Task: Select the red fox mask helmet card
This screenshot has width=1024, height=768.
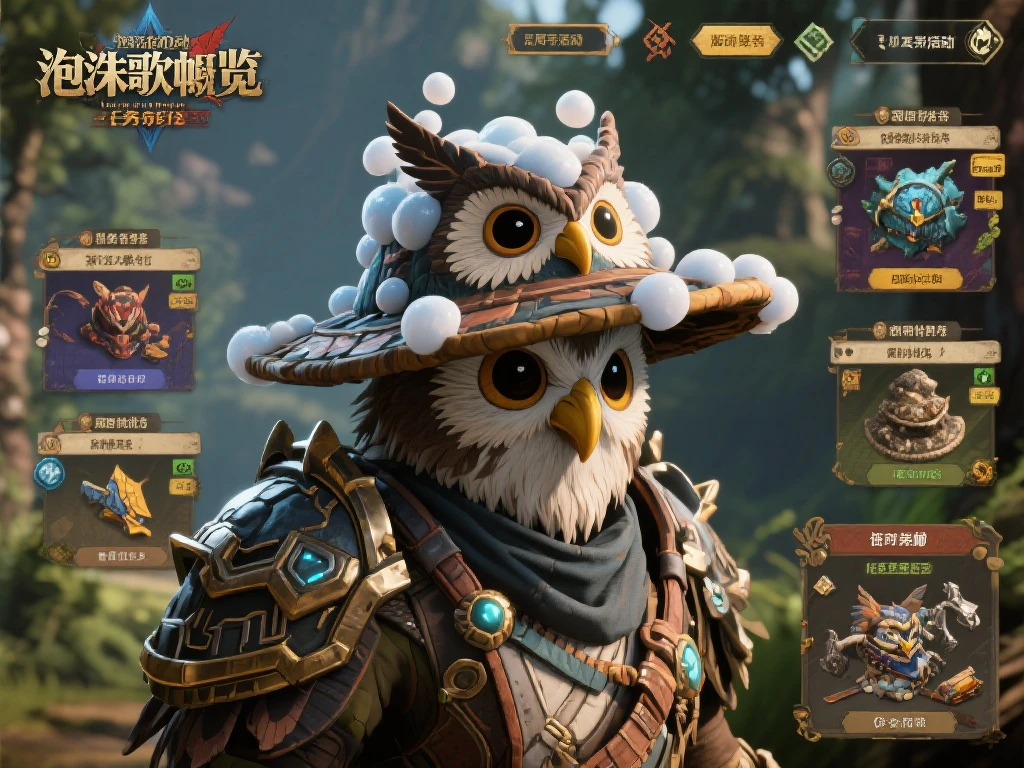Action: (118, 320)
